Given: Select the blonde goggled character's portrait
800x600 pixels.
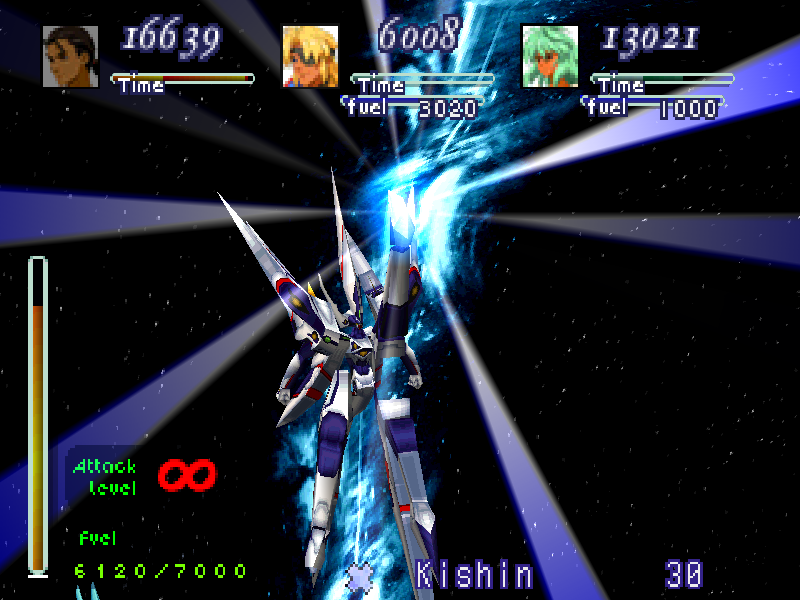Looking at the screenshot, I should click(310, 56).
